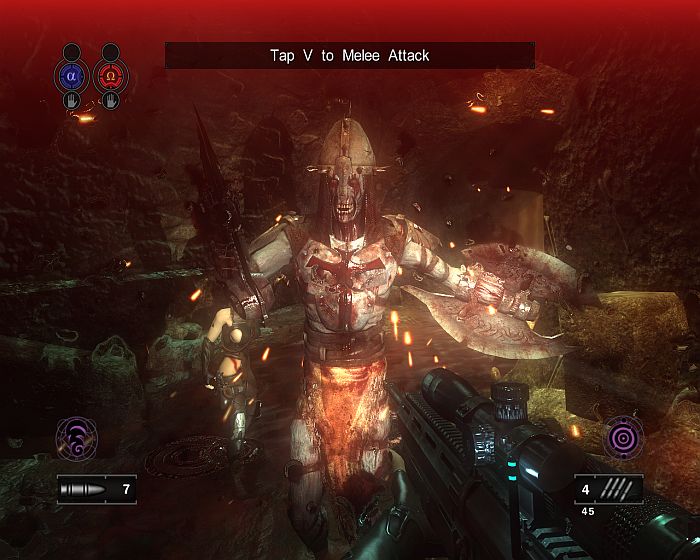Select the single bullet weapon slot

pyautogui.click(x=96, y=490)
